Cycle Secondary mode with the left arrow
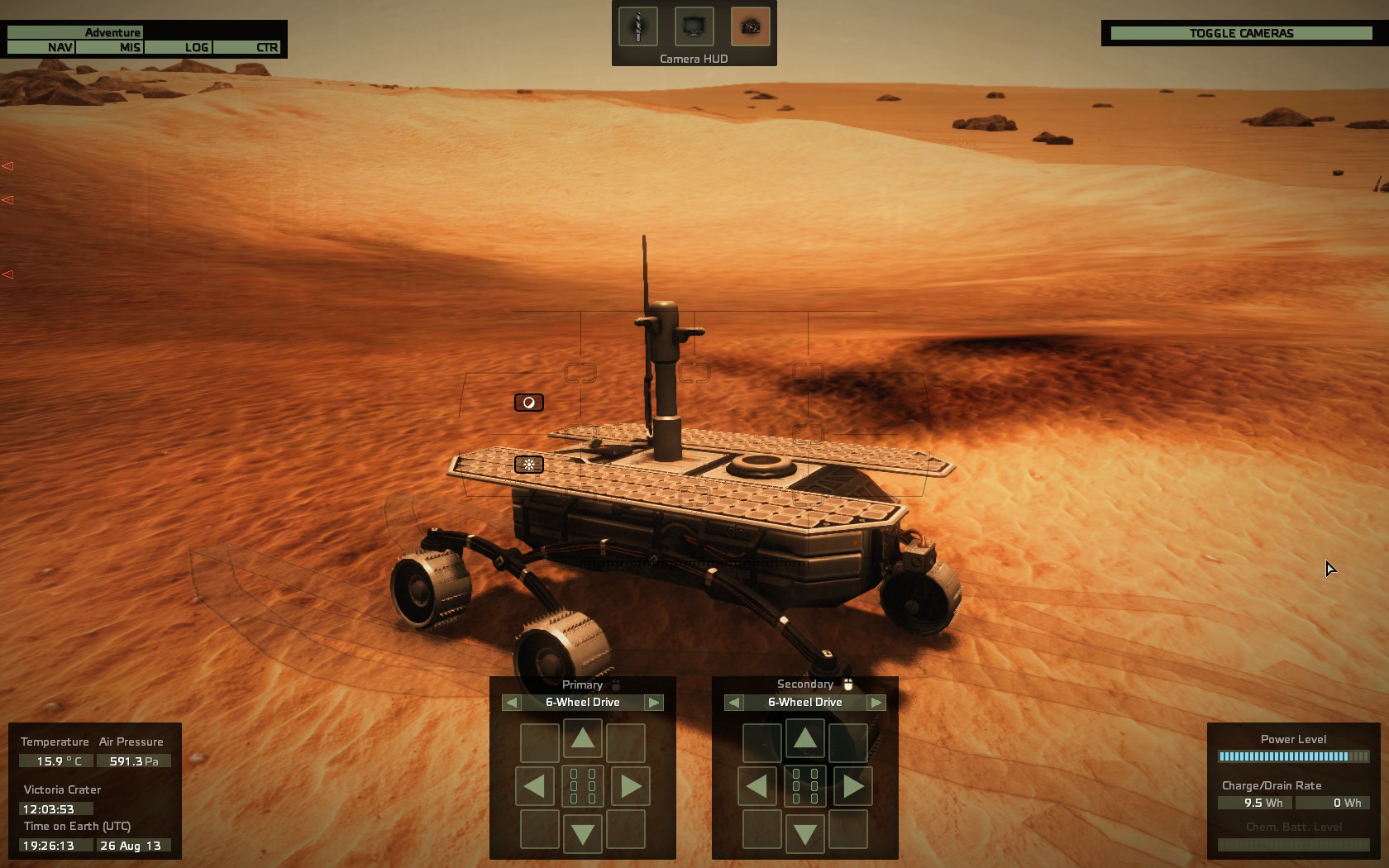 [733, 702]
